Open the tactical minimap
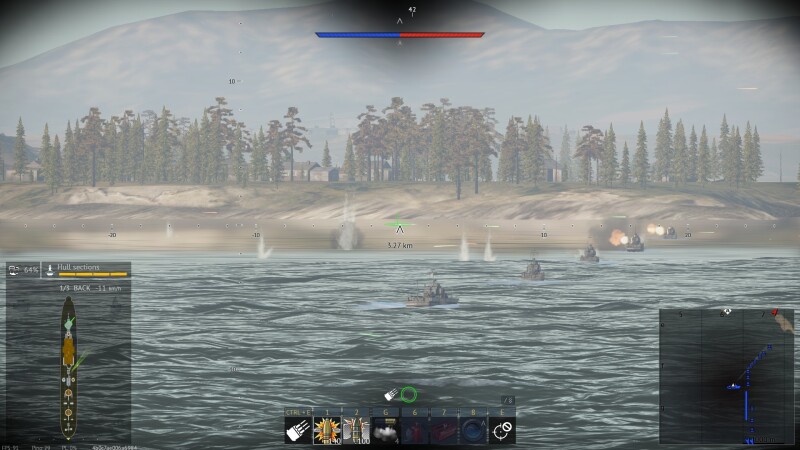 [x=727, y=376]
